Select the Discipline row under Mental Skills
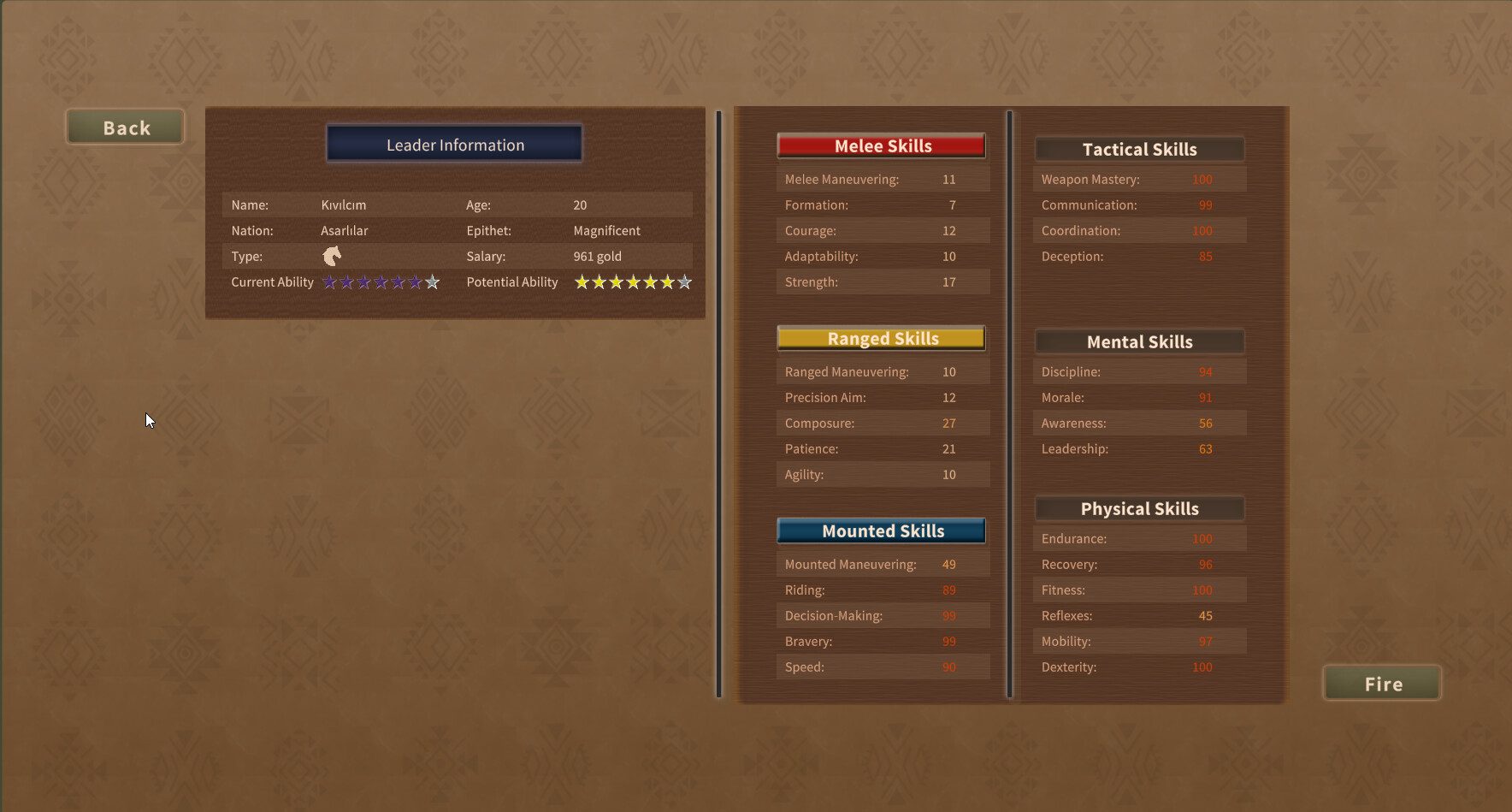Viewport: 1512px width, 812px height. click(x=1139, y=371)
